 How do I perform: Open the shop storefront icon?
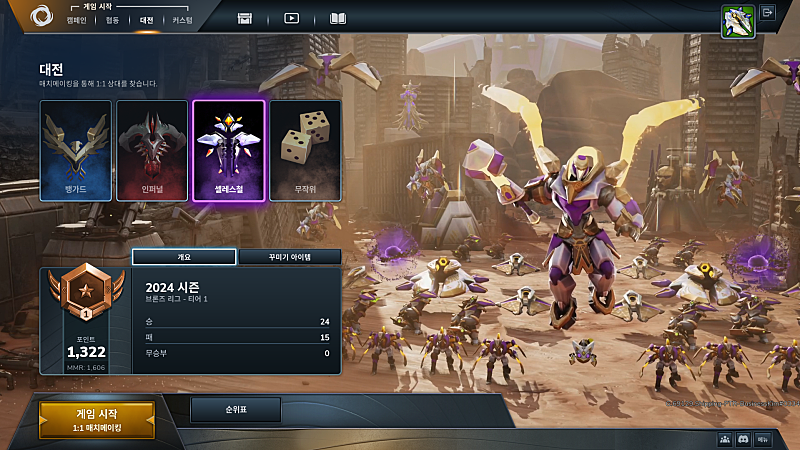tap(245, 18)
